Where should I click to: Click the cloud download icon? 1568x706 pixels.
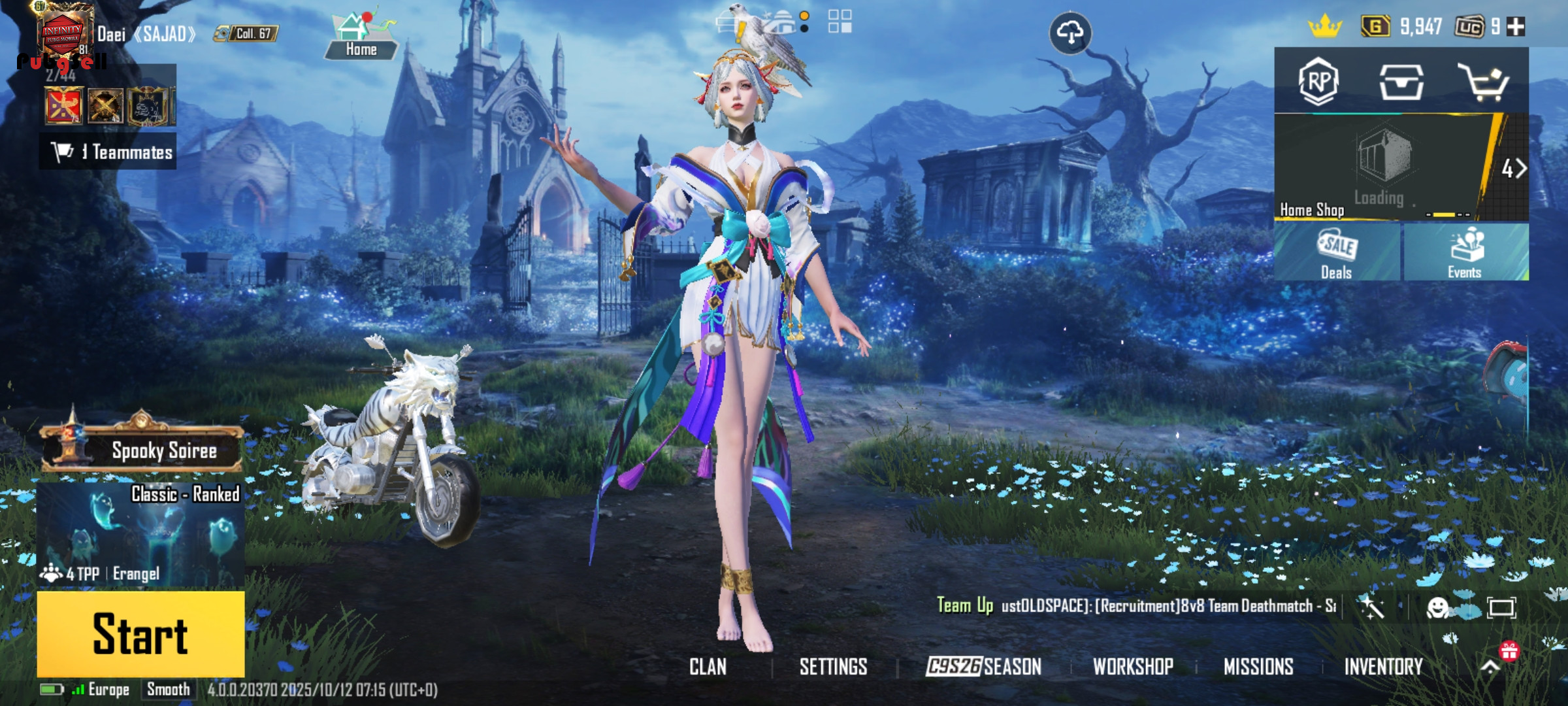click(x=1070, y=33)
